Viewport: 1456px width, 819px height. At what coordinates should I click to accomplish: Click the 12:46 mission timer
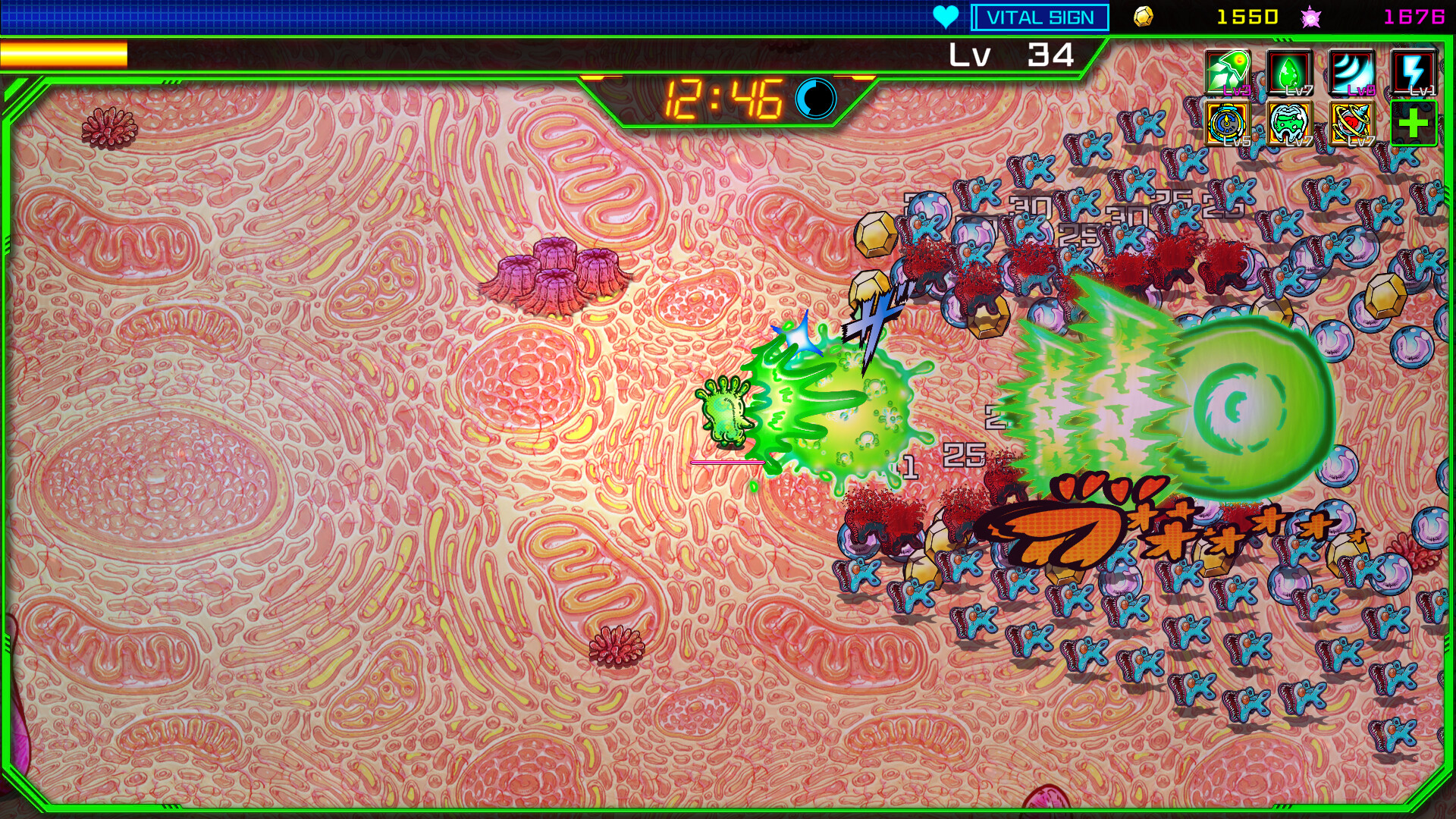(x=724, y=96)
